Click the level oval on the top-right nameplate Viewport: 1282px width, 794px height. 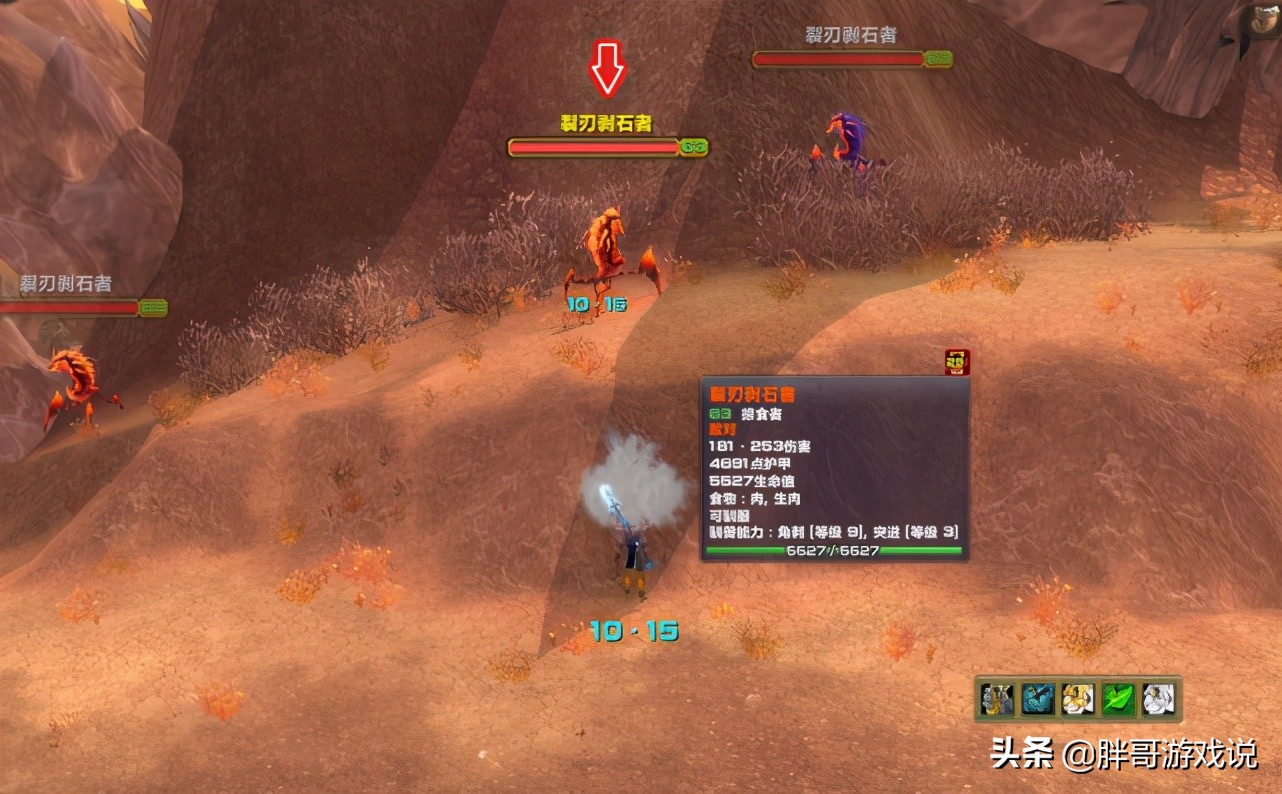click(x=938, y=59)
